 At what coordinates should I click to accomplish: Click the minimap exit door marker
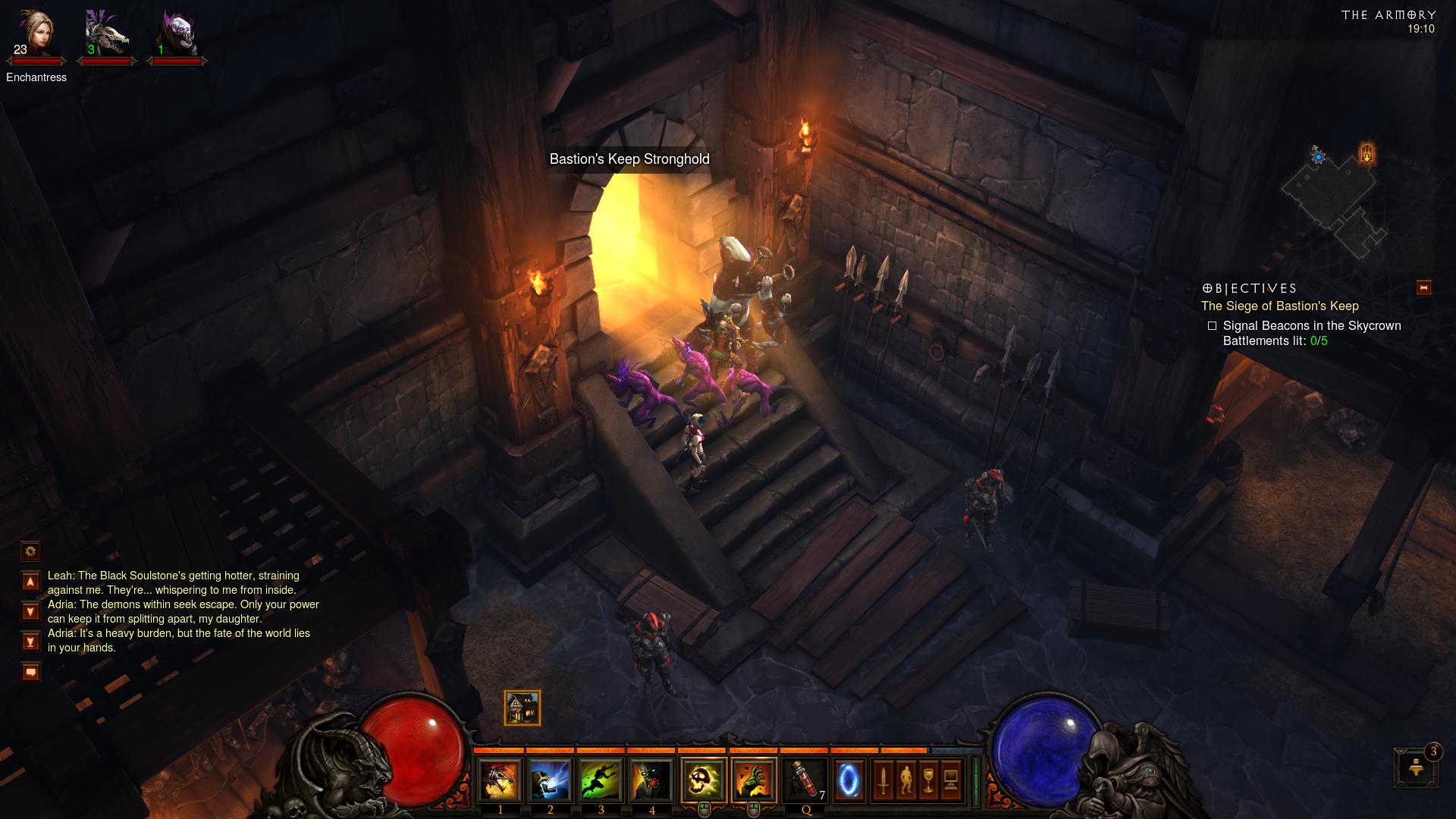coord(1367,154)
